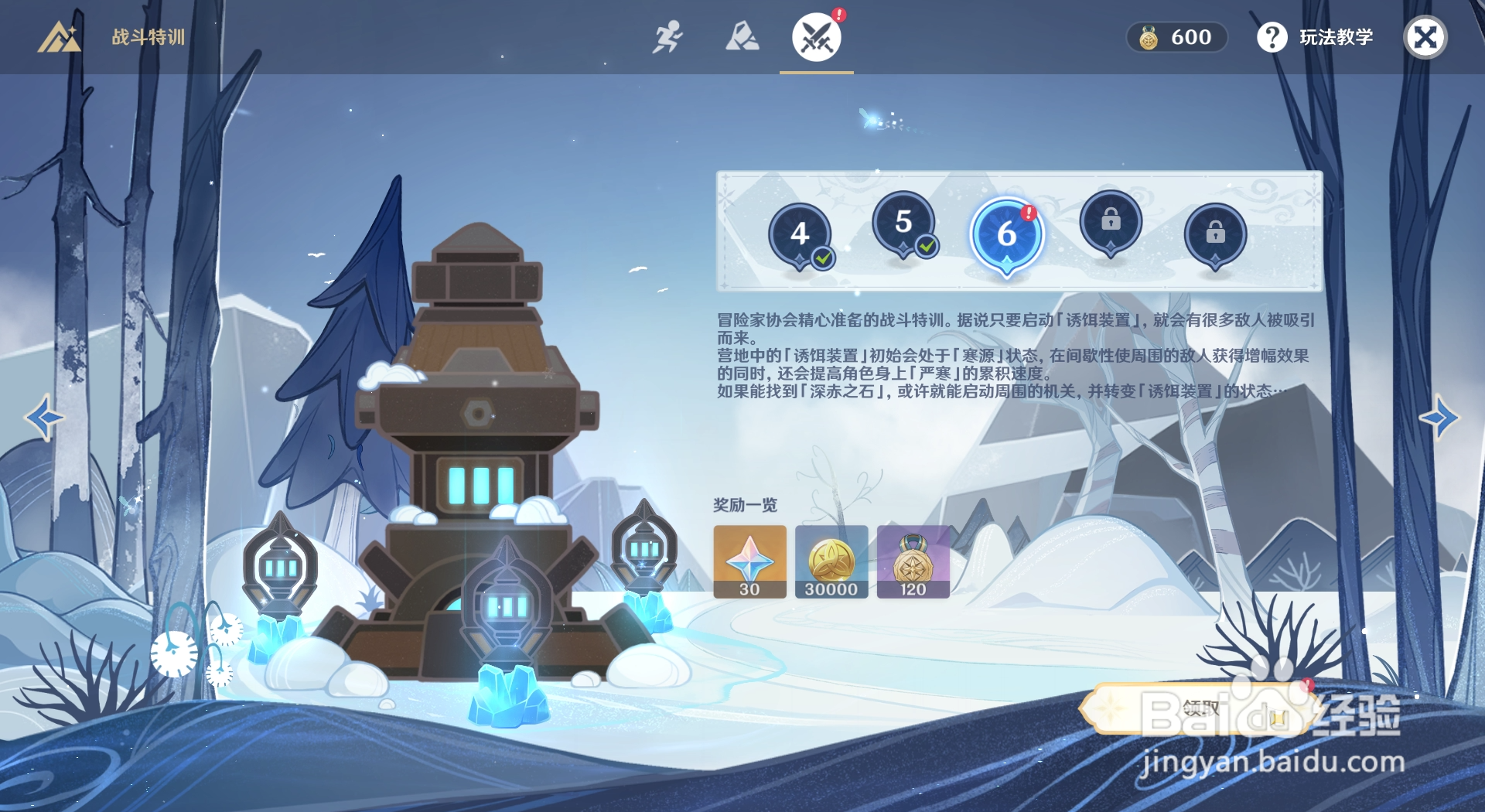Select the Primogem reward icon showing 30
This screenshot has width=1485, height=812.
749,562
